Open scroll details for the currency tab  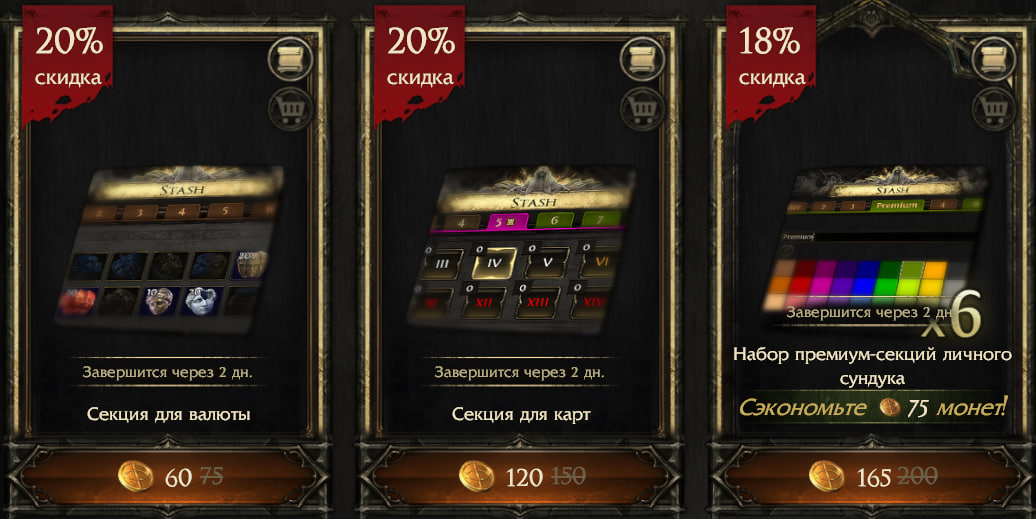pos(291,59)
